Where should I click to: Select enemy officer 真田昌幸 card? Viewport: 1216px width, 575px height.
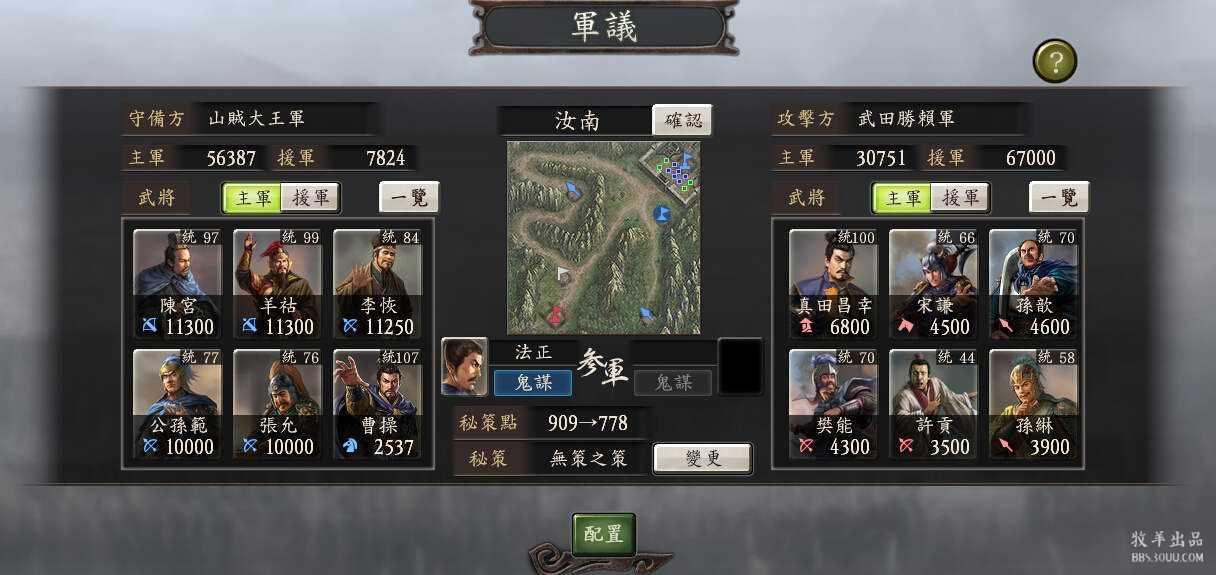tap(833, 284)
